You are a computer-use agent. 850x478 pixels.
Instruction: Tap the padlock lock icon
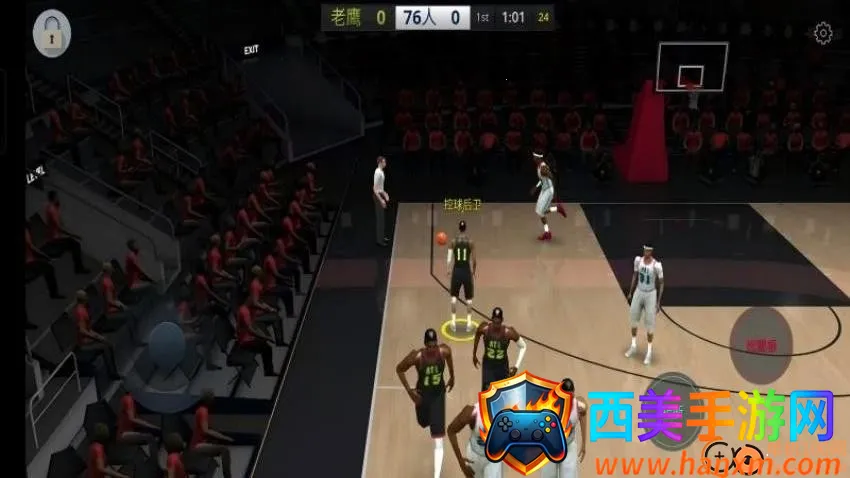tap(51, 34)
